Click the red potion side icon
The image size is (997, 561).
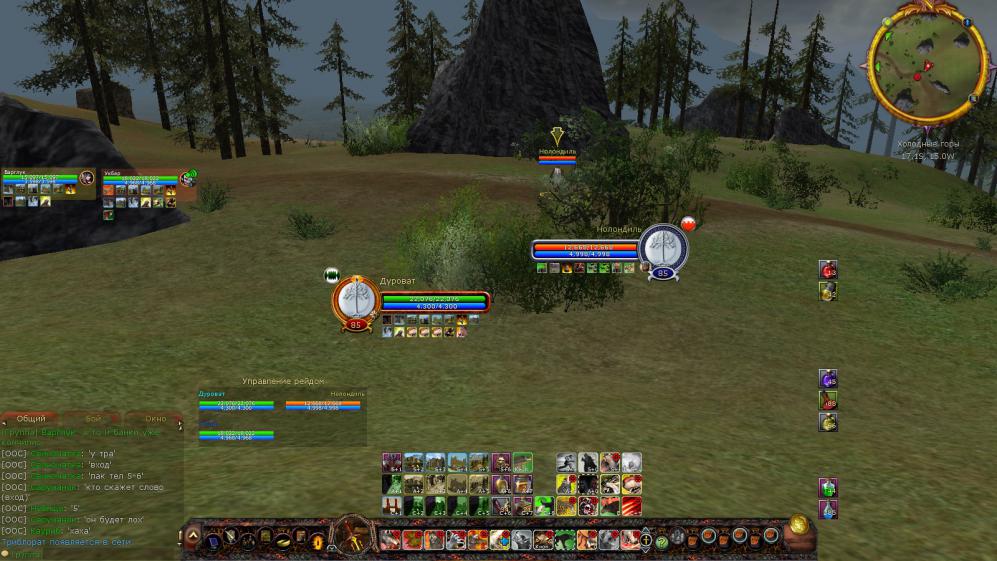tap(828, 269)
